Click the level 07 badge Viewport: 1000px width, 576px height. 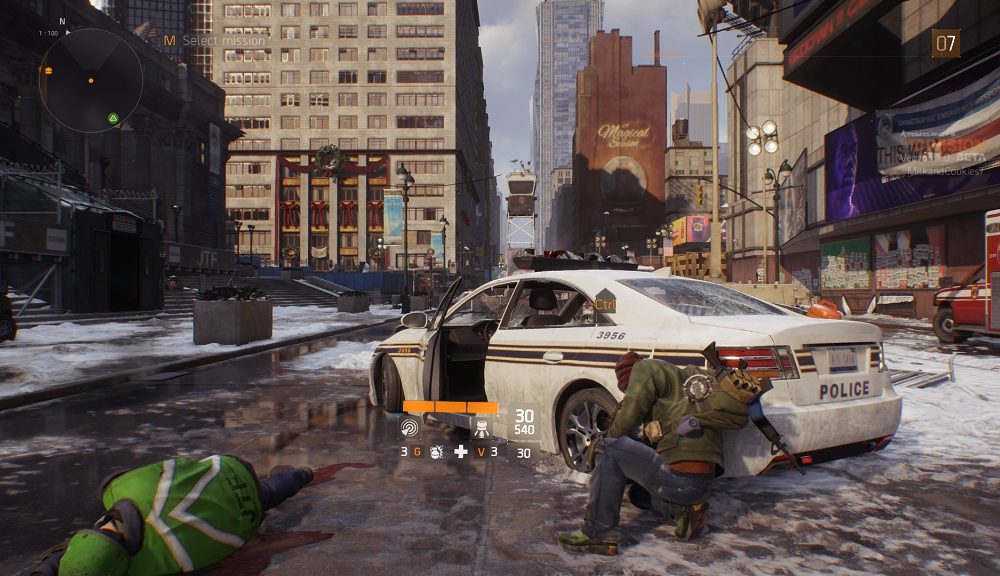[945, 43]
